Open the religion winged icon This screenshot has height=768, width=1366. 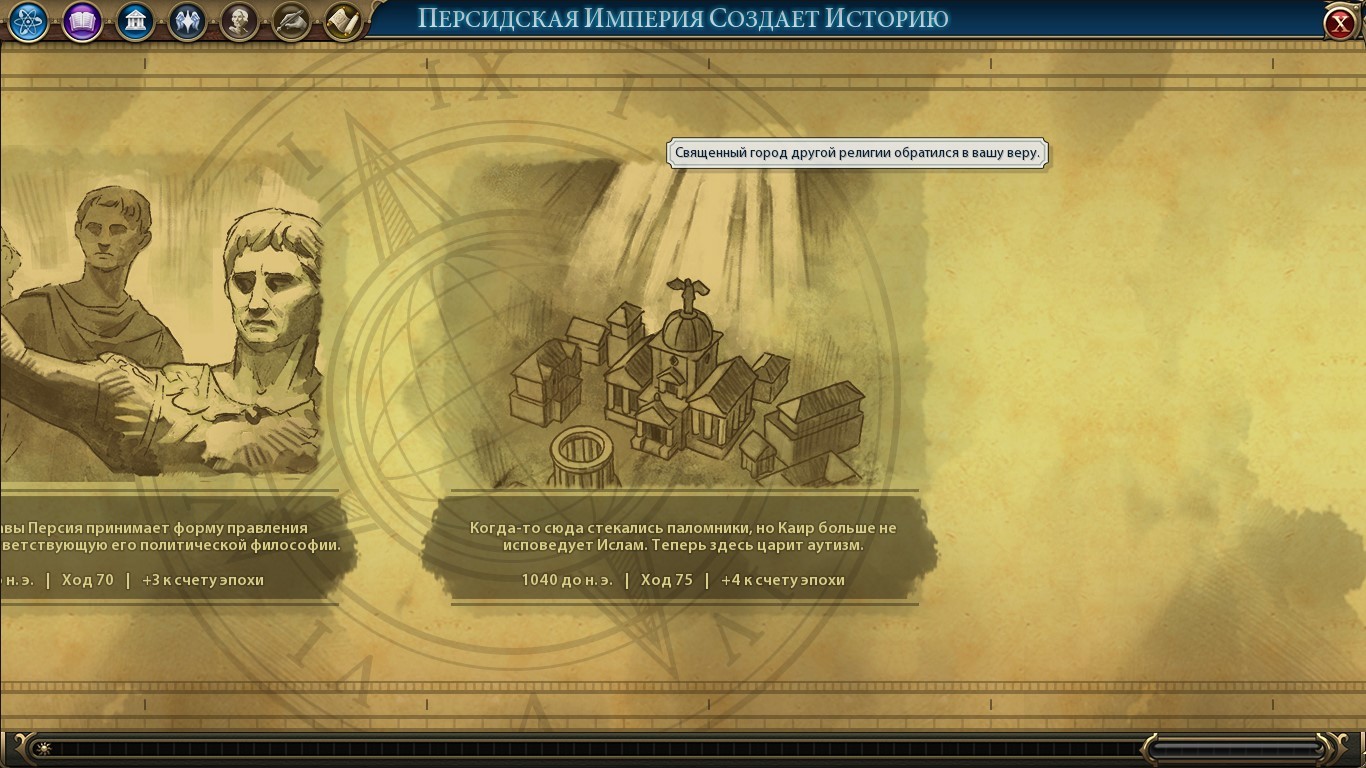(187, 22)
